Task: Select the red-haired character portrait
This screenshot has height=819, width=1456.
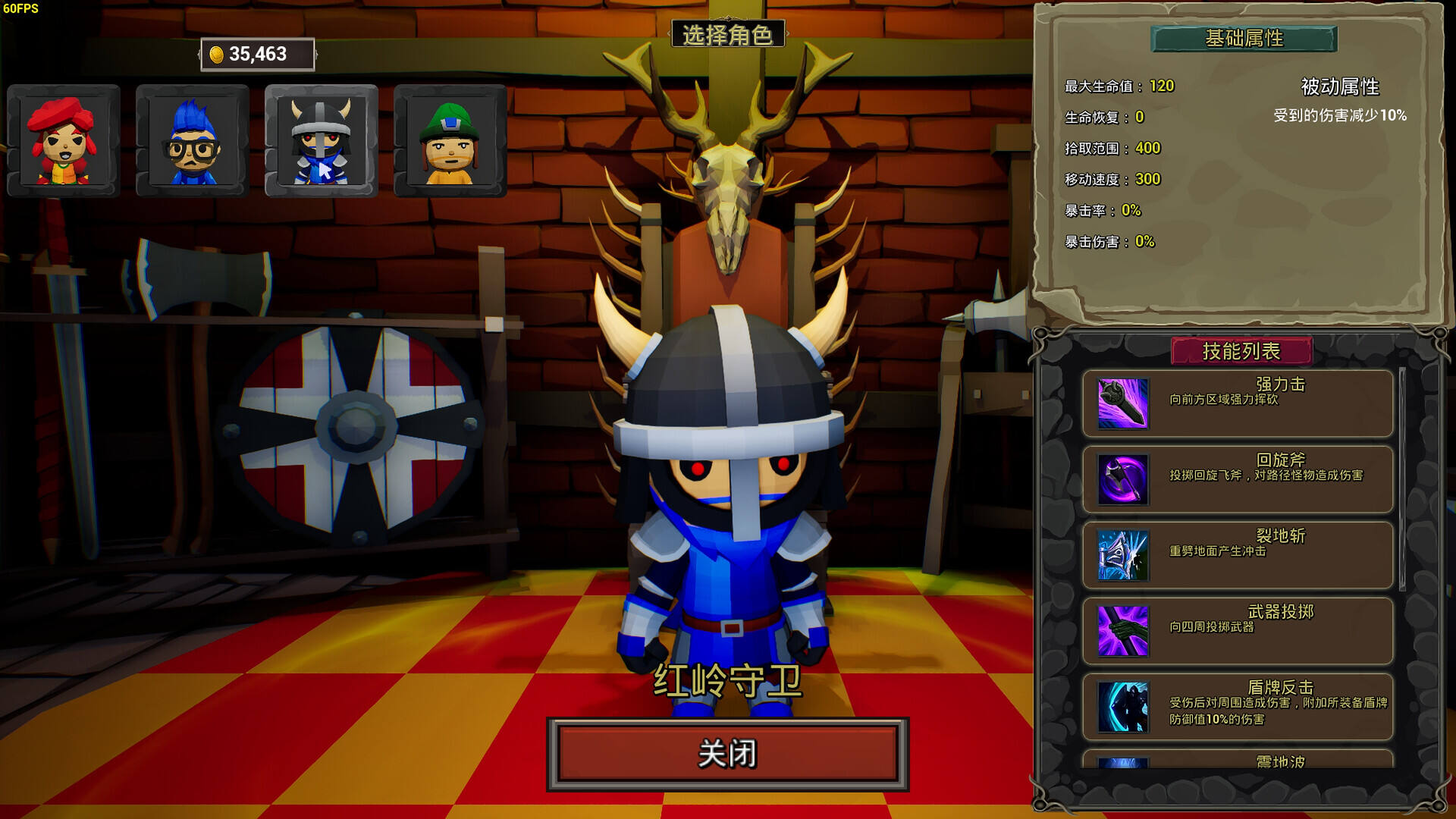Action: [64, 141]
